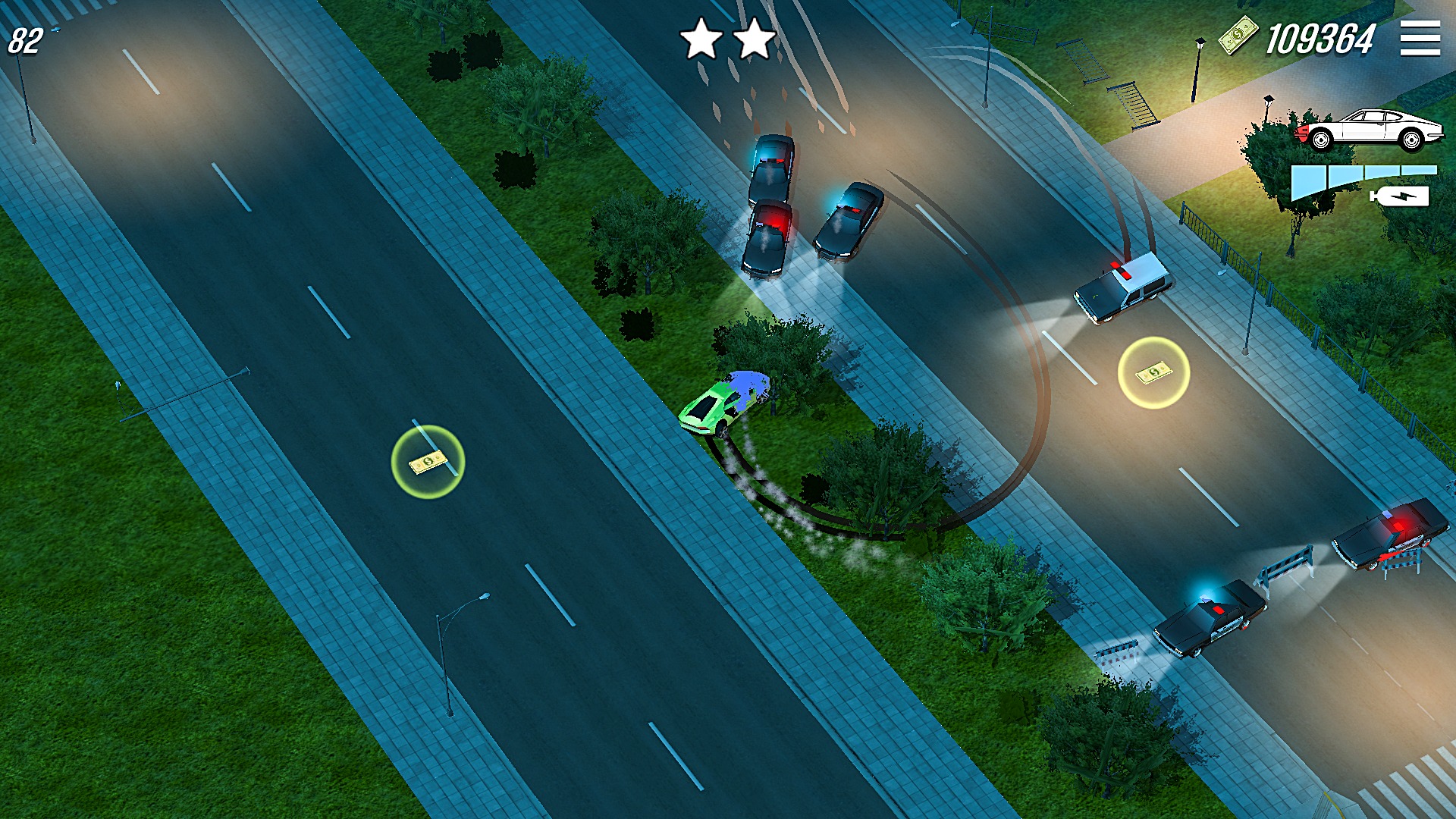Collect the glowing cash pickup on left road
This screenshot has width=1456, height=819.
(427, 463)
